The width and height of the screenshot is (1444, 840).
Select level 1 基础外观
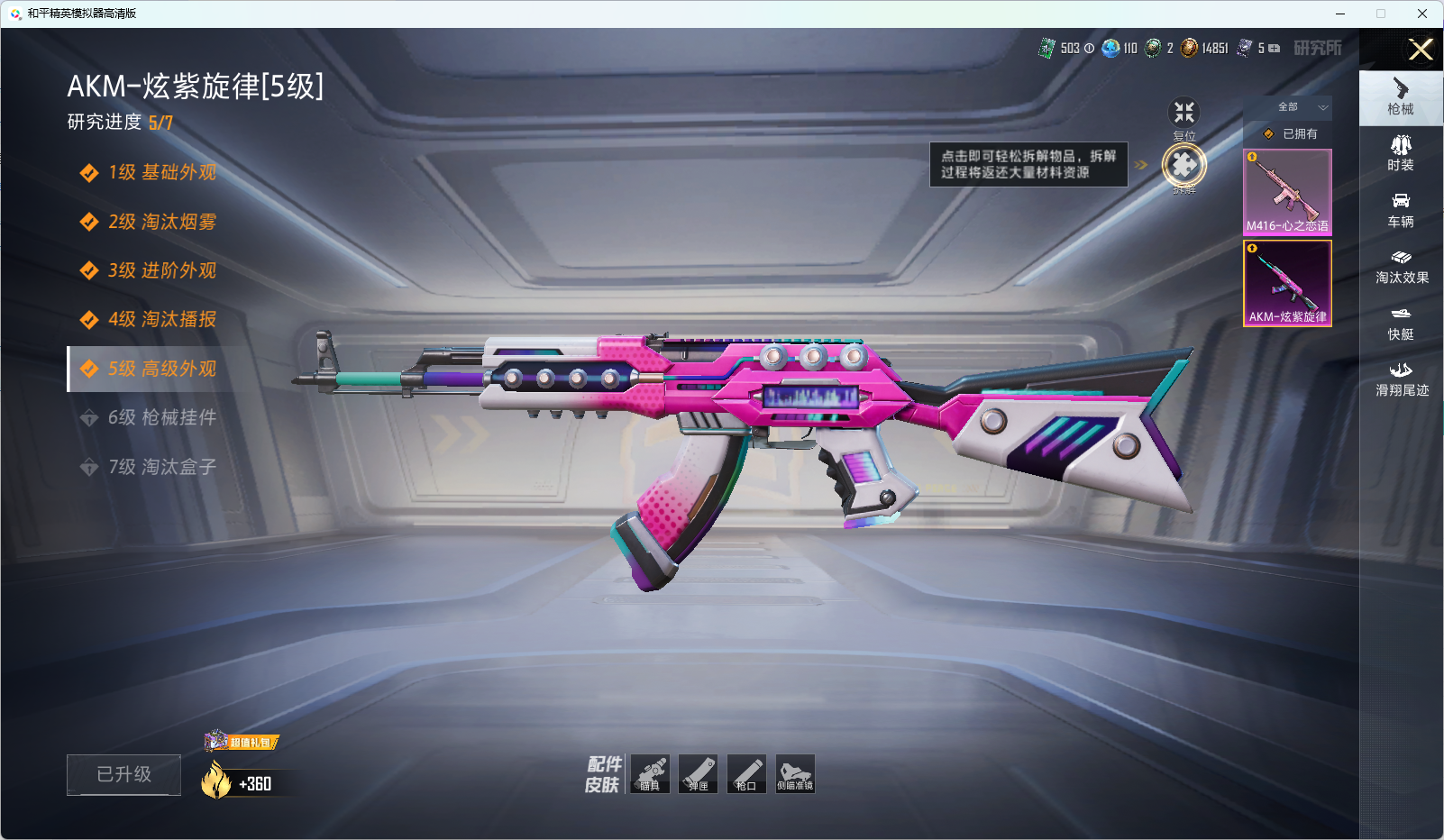(x=162, y=172)
